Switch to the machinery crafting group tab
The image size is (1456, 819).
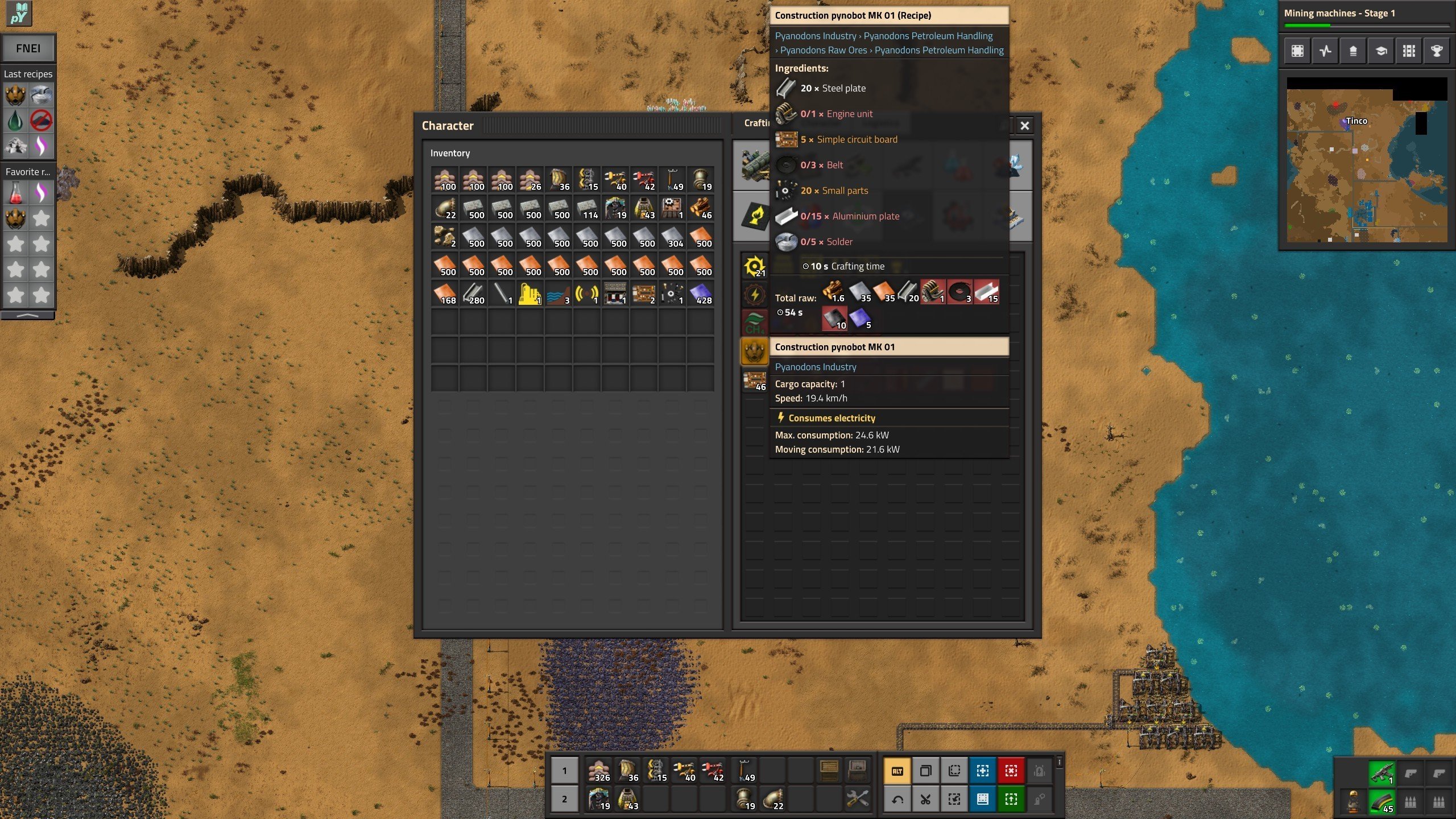[755, 166]
